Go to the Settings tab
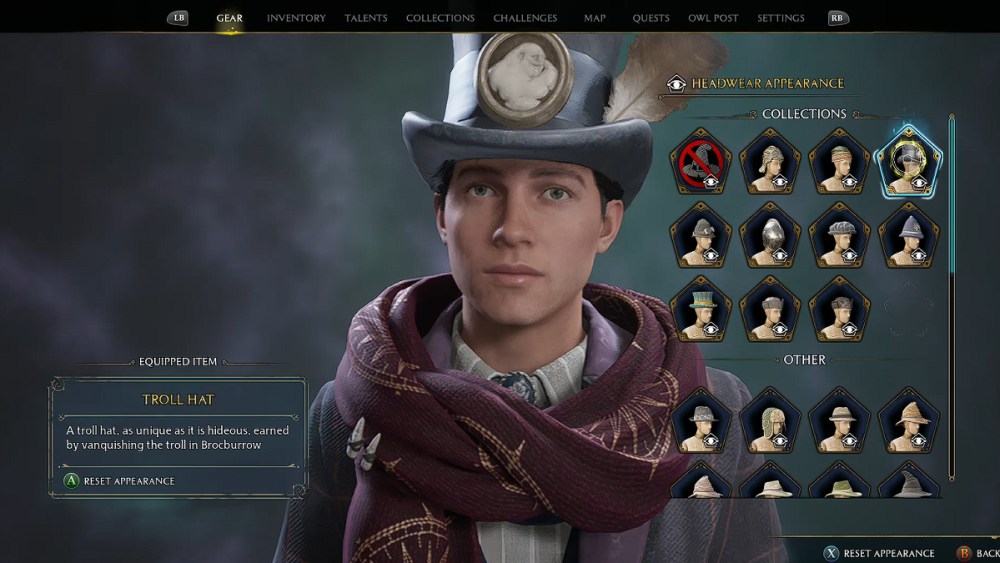 pos(781,18)
